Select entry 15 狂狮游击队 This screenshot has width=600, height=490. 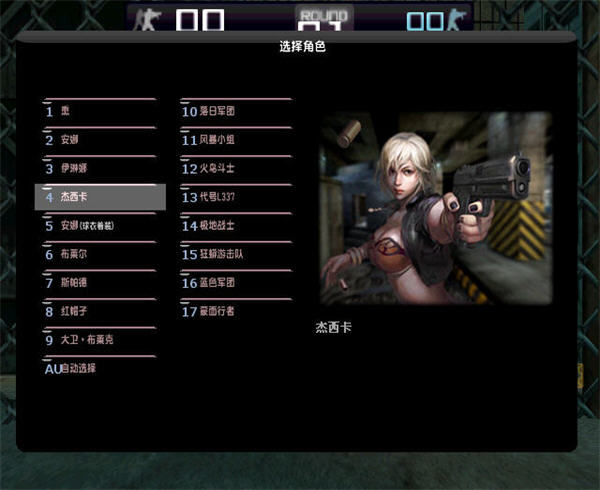click(236, 254)
